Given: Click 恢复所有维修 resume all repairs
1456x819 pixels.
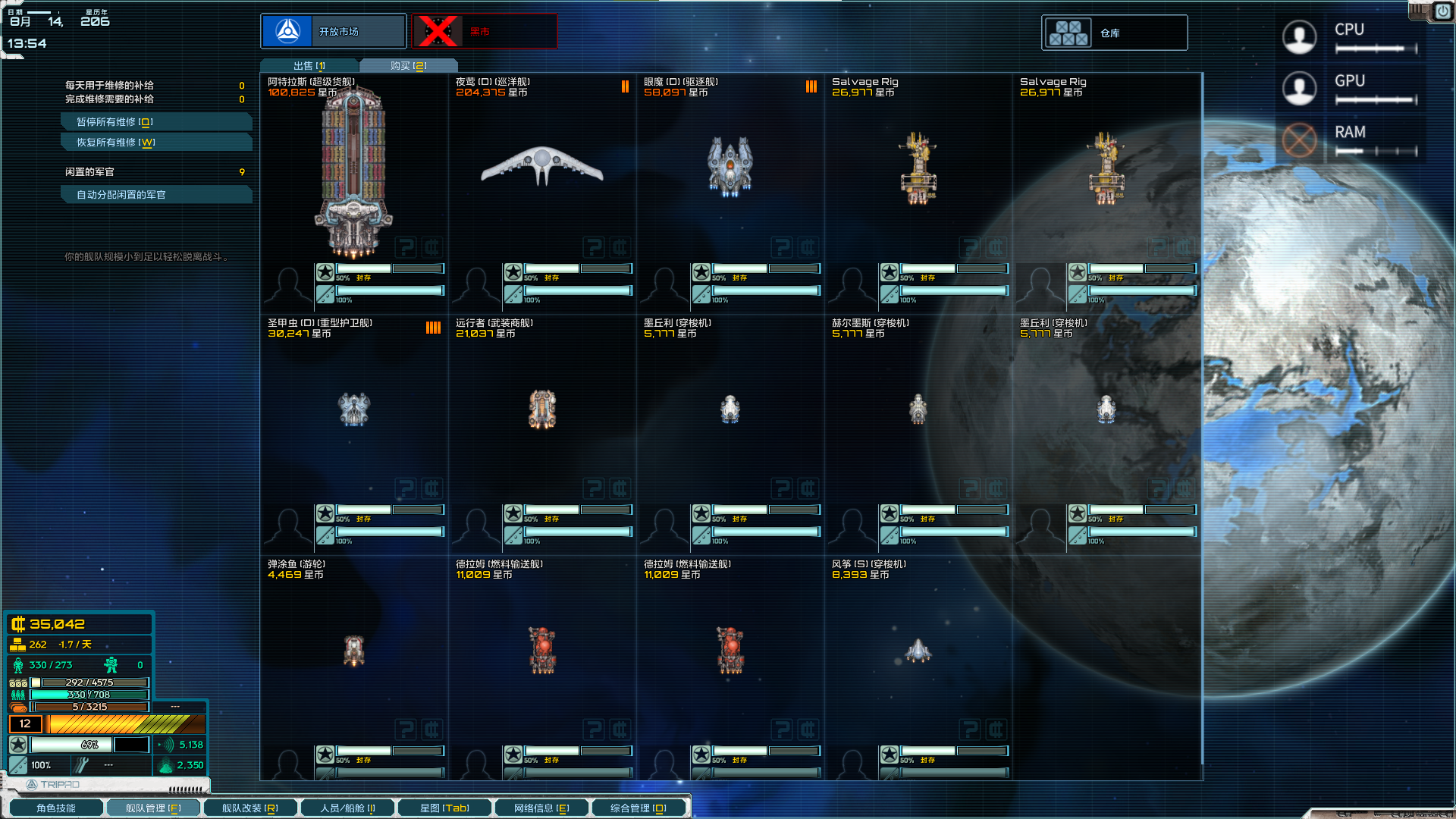Looking at the screenshot, I should point(155,143).
